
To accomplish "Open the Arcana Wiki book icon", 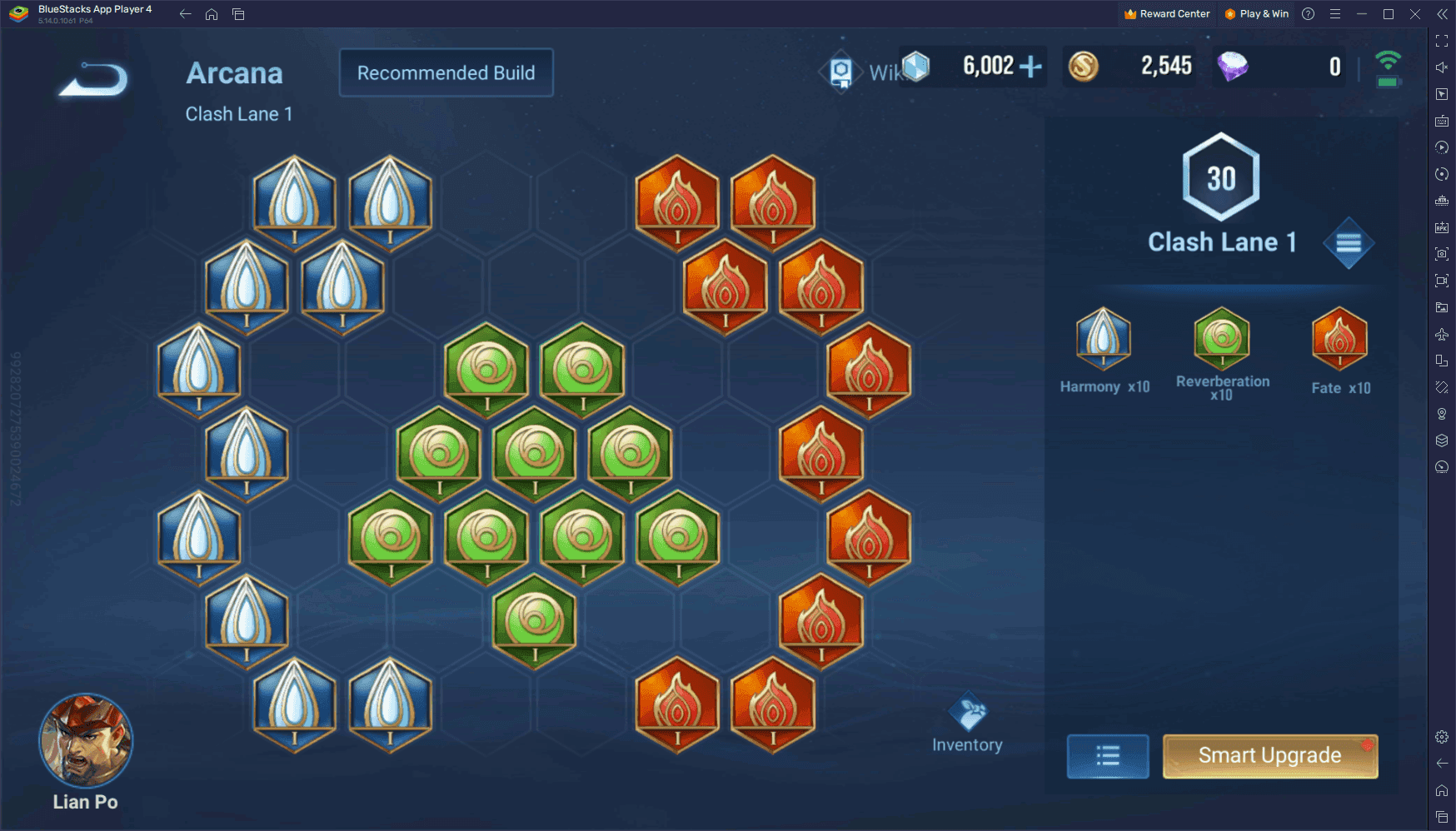I will pos(841,72).
